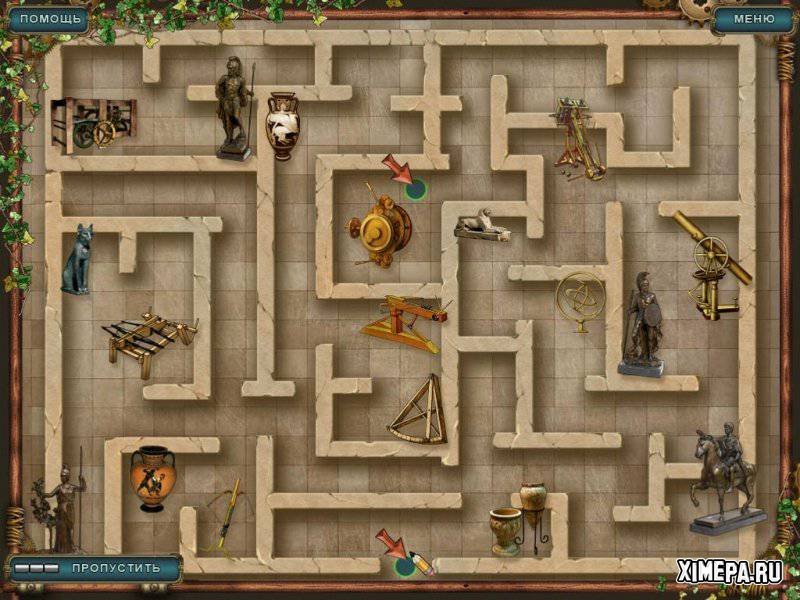This screenshot has height=600, width=800.
Task: Select the green maze marker with the pencil
Action: [x=406, y=566]
